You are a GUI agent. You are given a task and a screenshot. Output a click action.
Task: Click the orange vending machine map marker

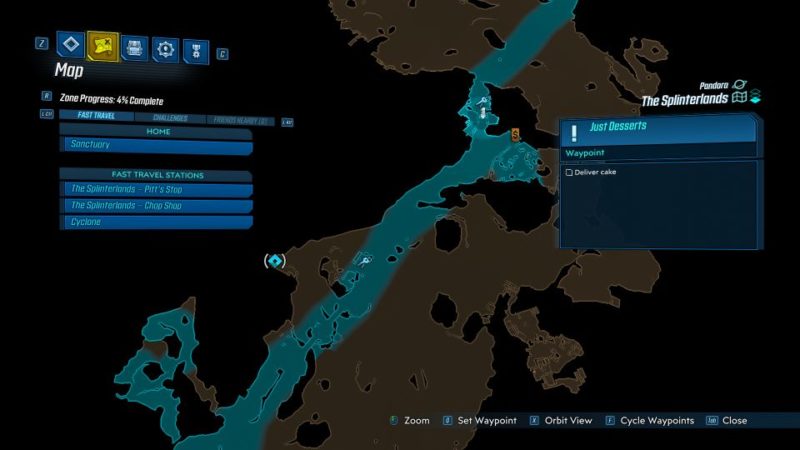(516, 134)
